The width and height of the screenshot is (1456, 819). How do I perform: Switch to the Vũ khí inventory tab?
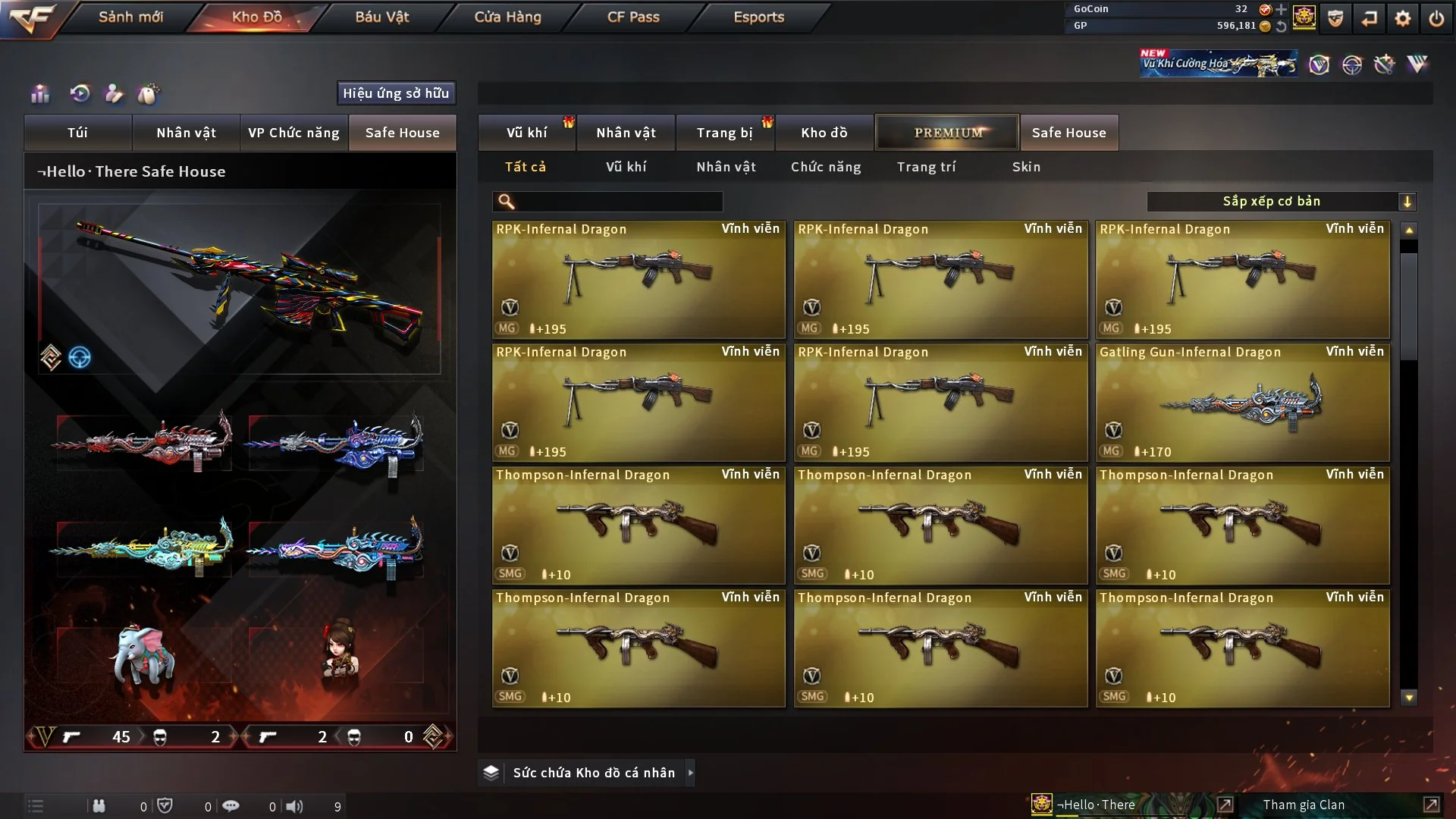[x=526, y=133]
